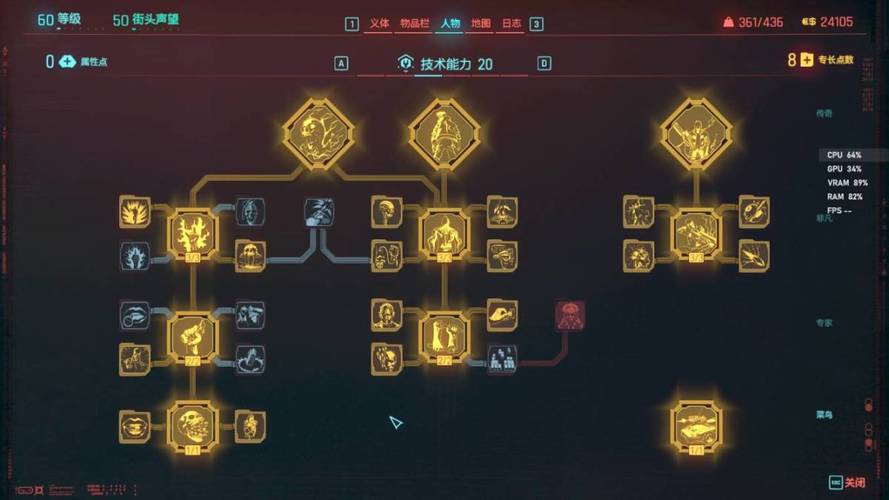Click the 专长点数 perk points plus icon

coord(805,60)
